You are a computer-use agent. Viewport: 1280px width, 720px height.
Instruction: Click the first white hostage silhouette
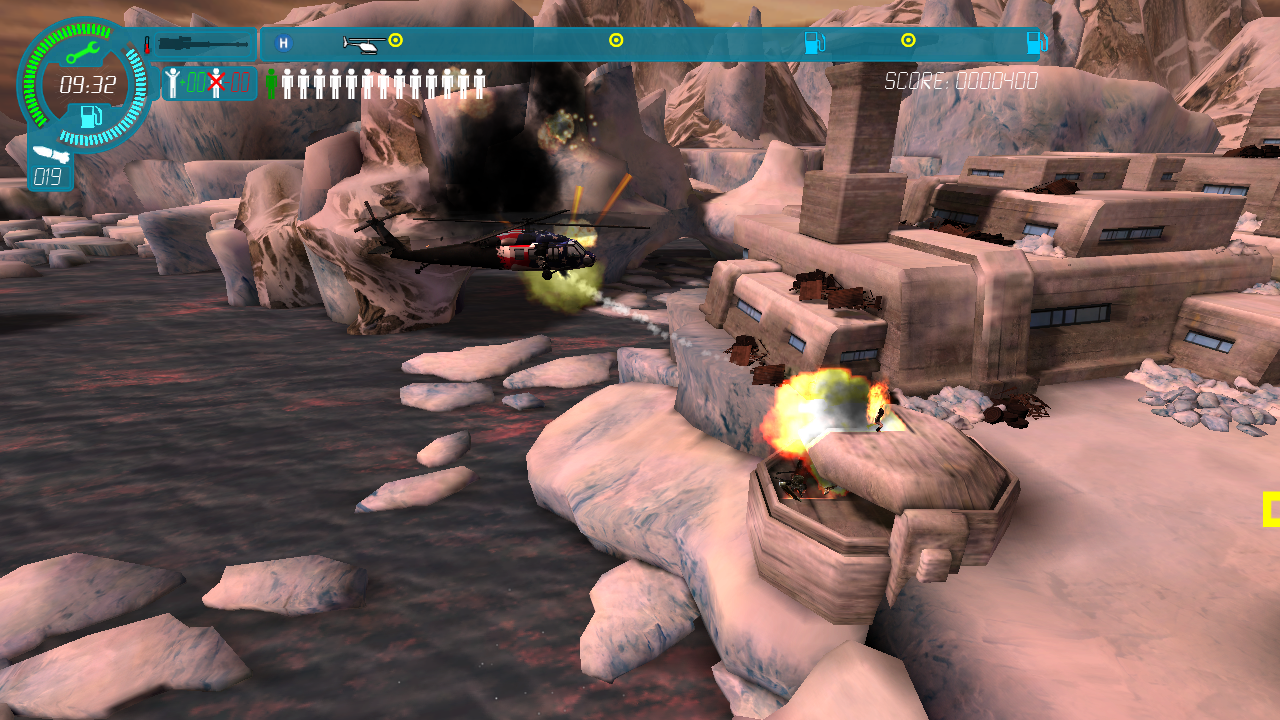click(287, 82)
